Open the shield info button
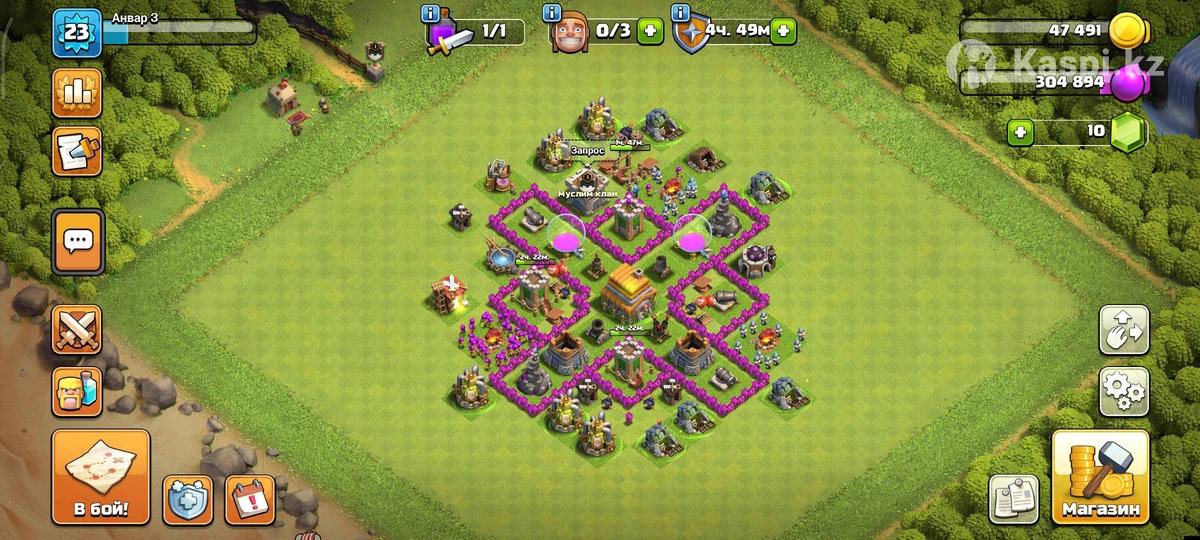This screenshot has width=1200, height=540. tap(682, 13)
